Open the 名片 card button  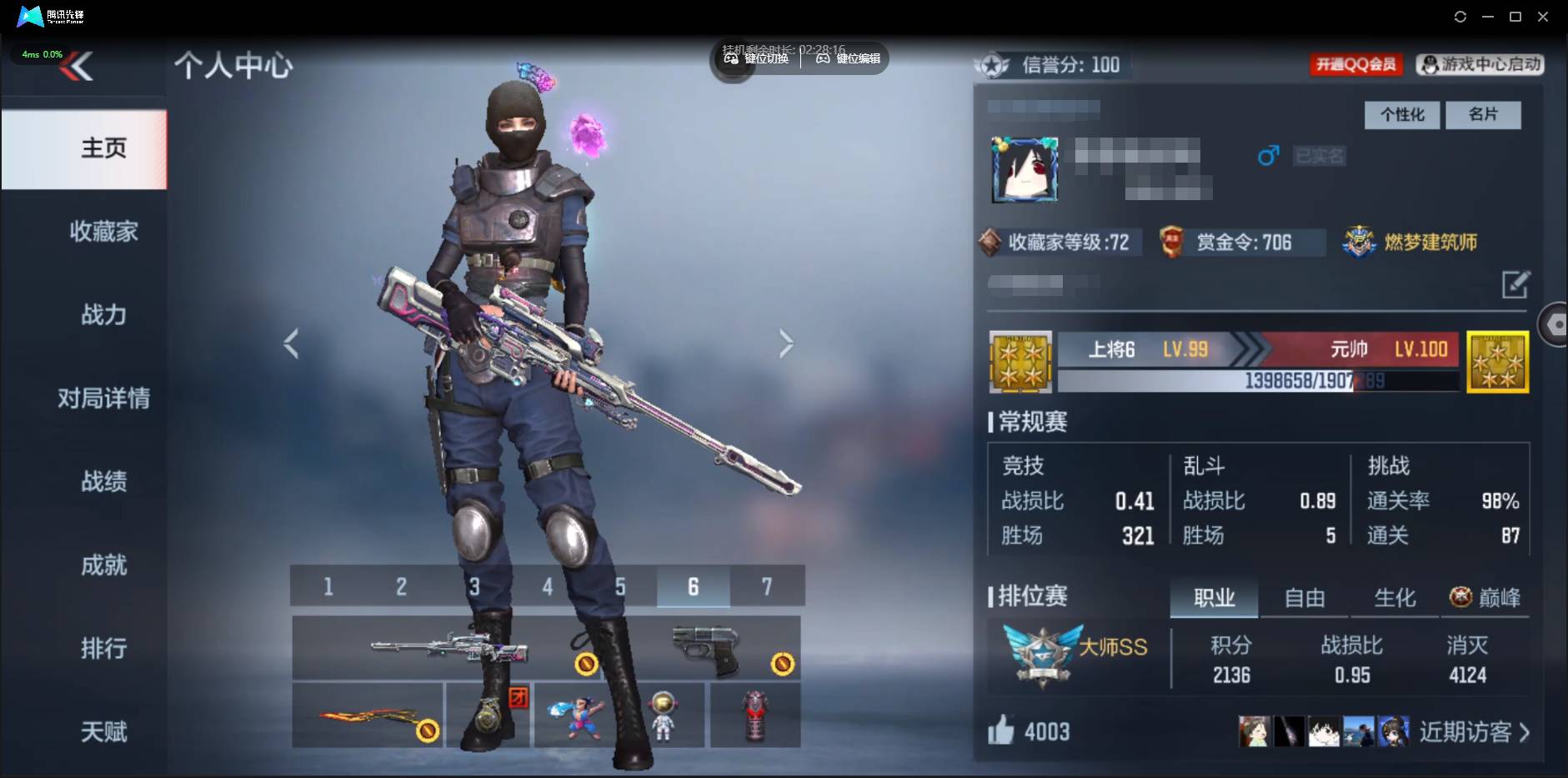(1482, 114)
